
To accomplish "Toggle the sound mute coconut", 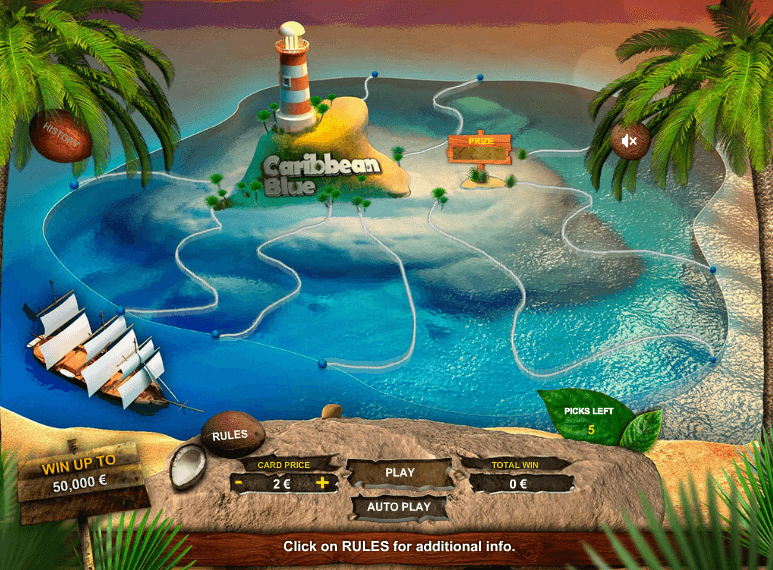I will (x=630, y=141).
